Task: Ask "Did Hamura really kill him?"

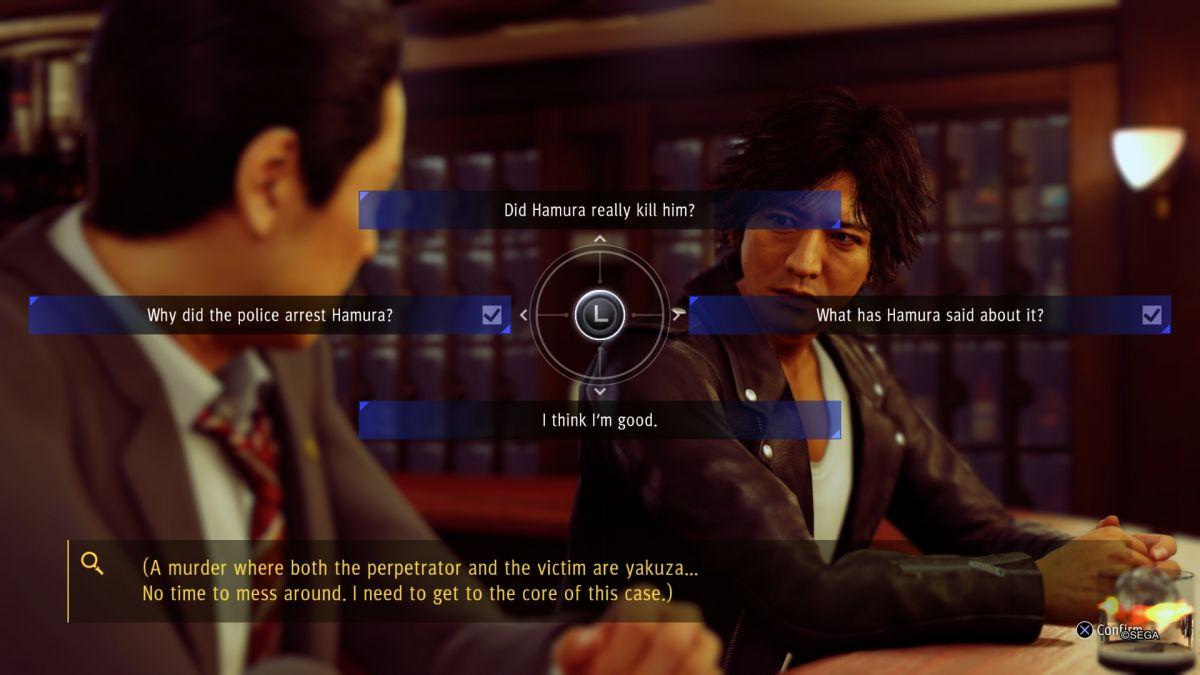Action: pos(599,211)
